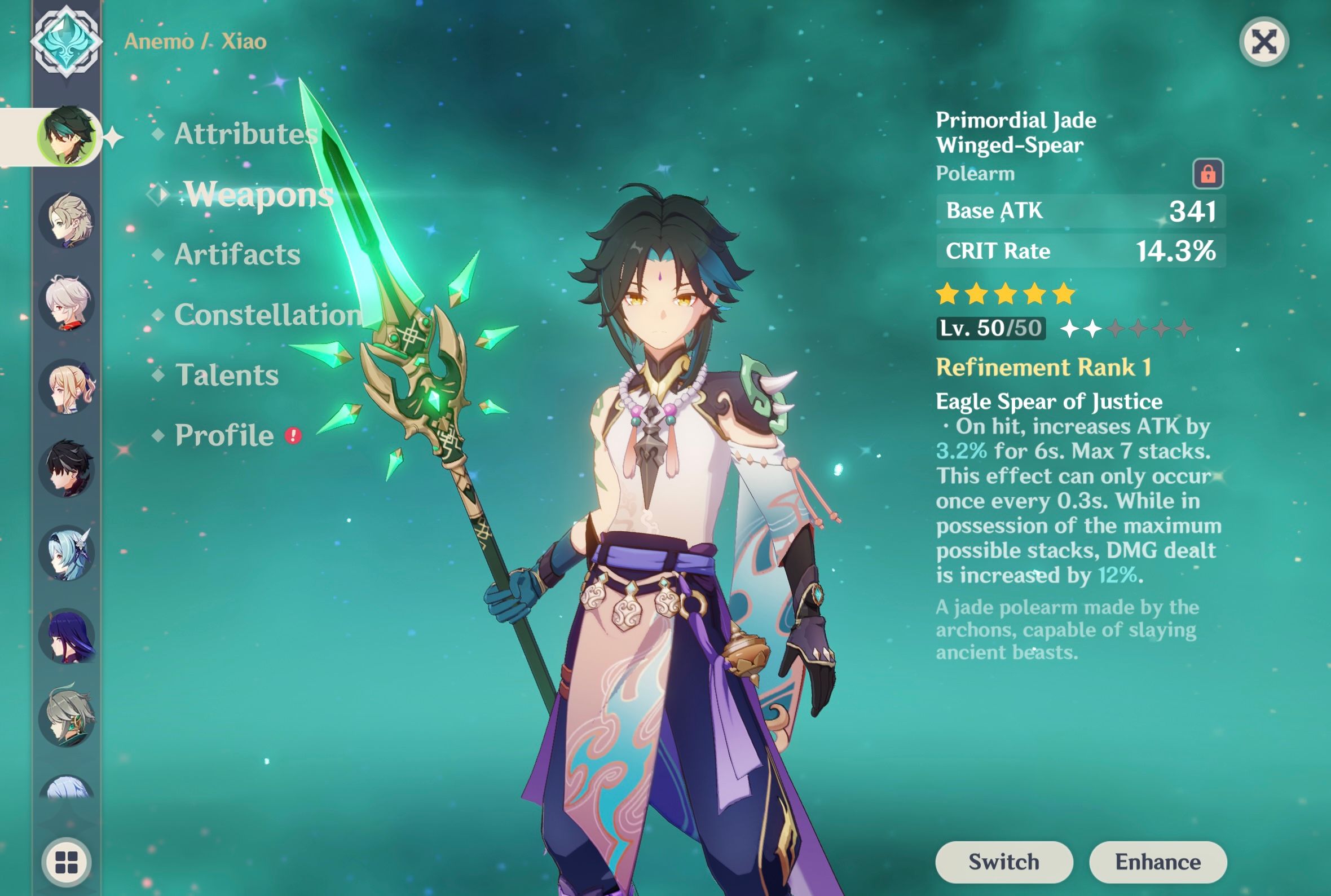
Task: Open the four-square character grid button
Action: tap(67, 862)
